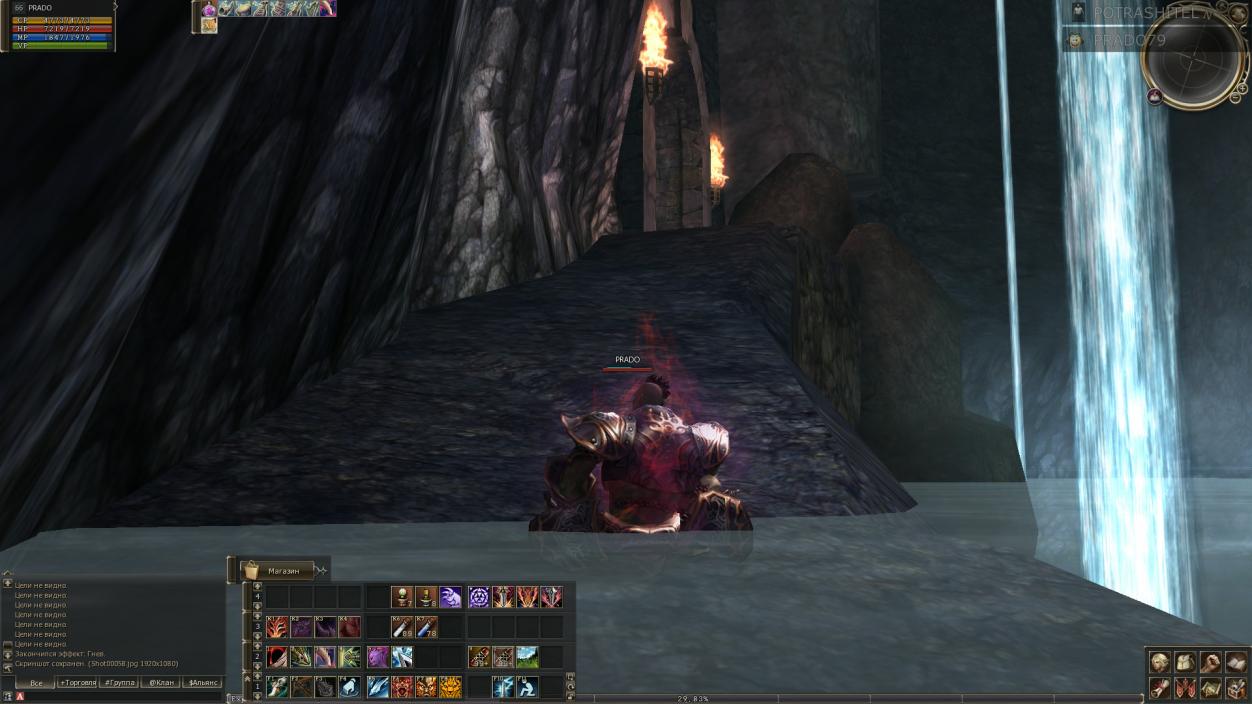Use the white potion with count 89
The height and width of the screenshot is (704, 1252).
click(x=402, y=627)
